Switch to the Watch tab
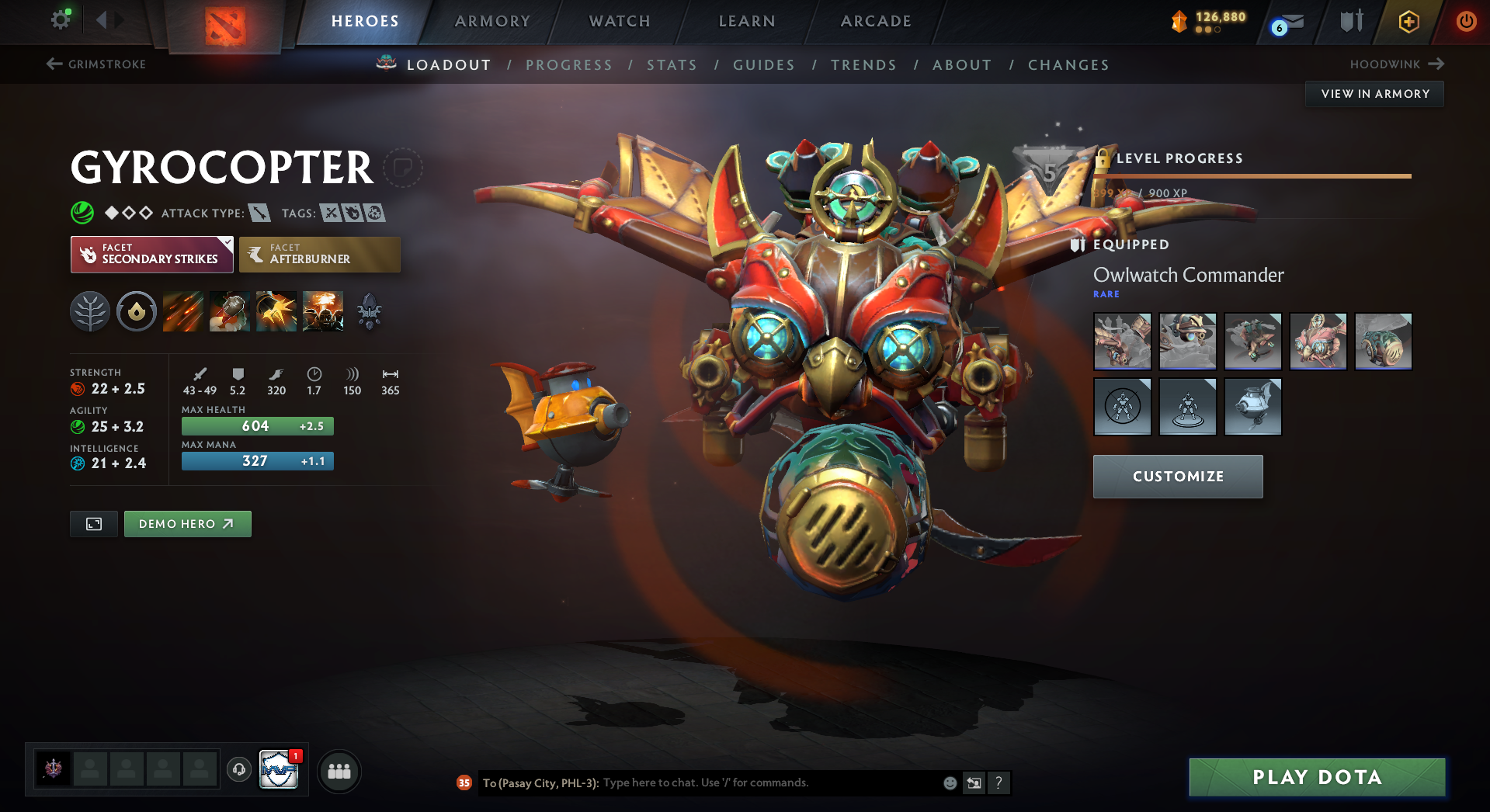 620,21
